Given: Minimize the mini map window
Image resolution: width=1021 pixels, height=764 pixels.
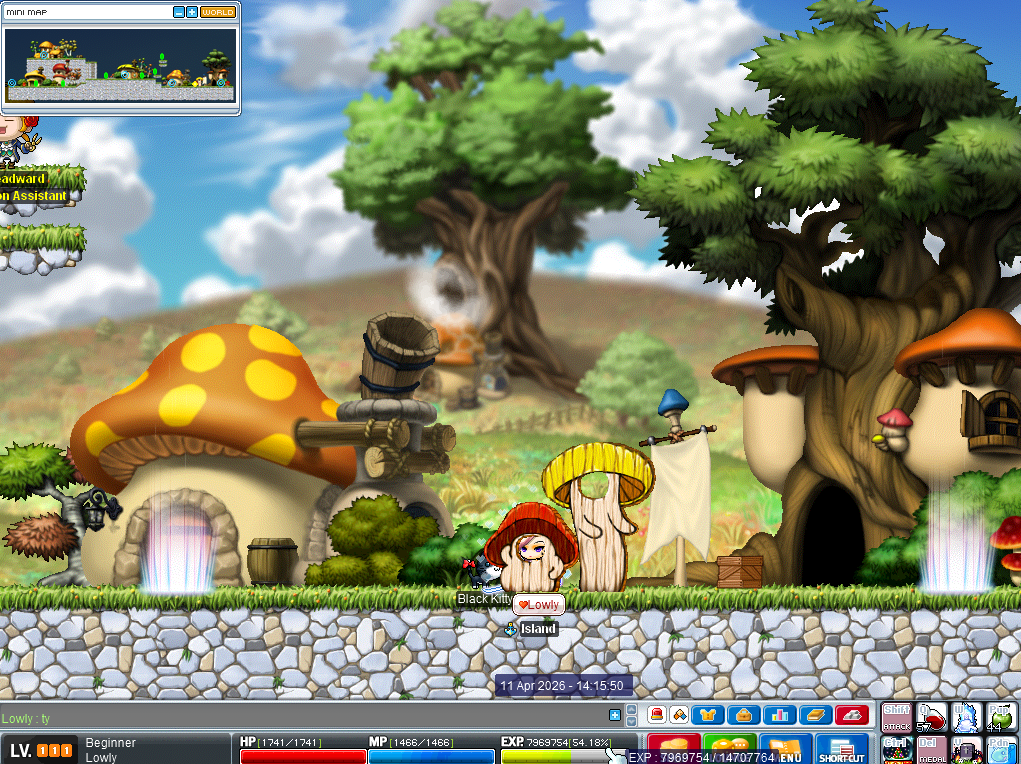Looking at the screenshot, I should (179, 13).
